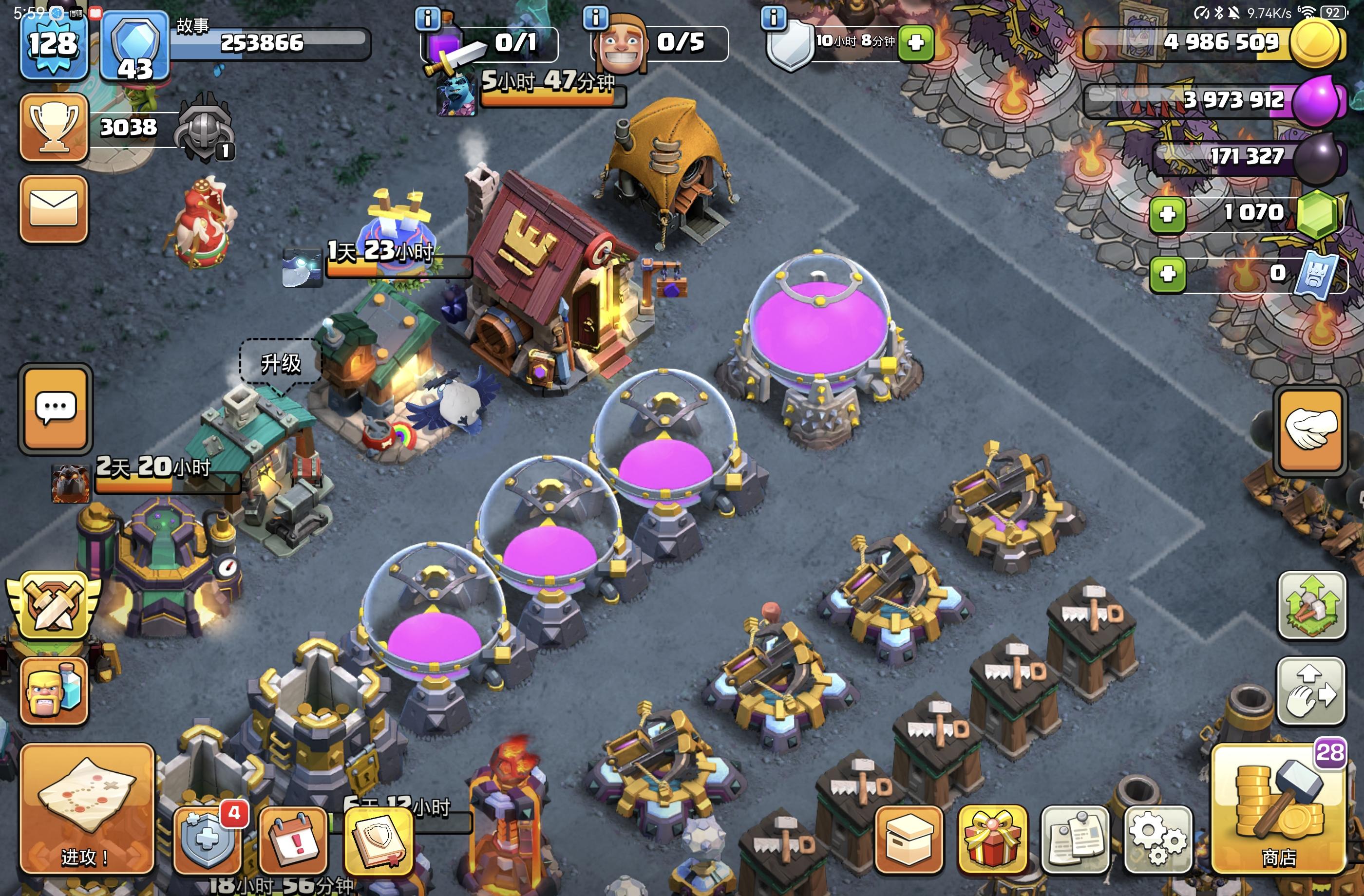This screenshot has height=896, width=1364.
Task: Open the friendly challenge handshake icon
Action: (x=1309, y=429)
